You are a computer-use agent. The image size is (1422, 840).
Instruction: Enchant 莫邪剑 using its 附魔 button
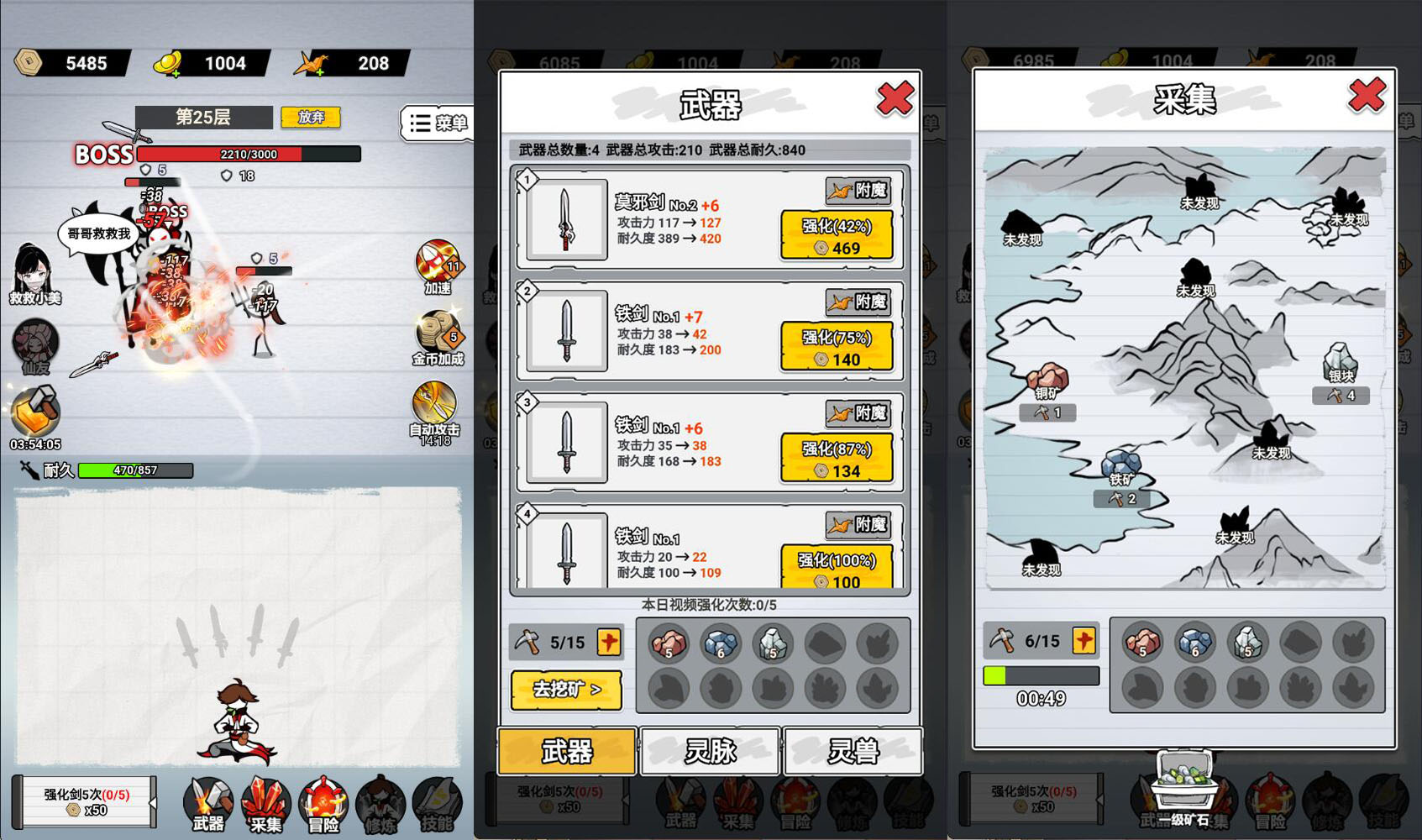tap(858, 191)
